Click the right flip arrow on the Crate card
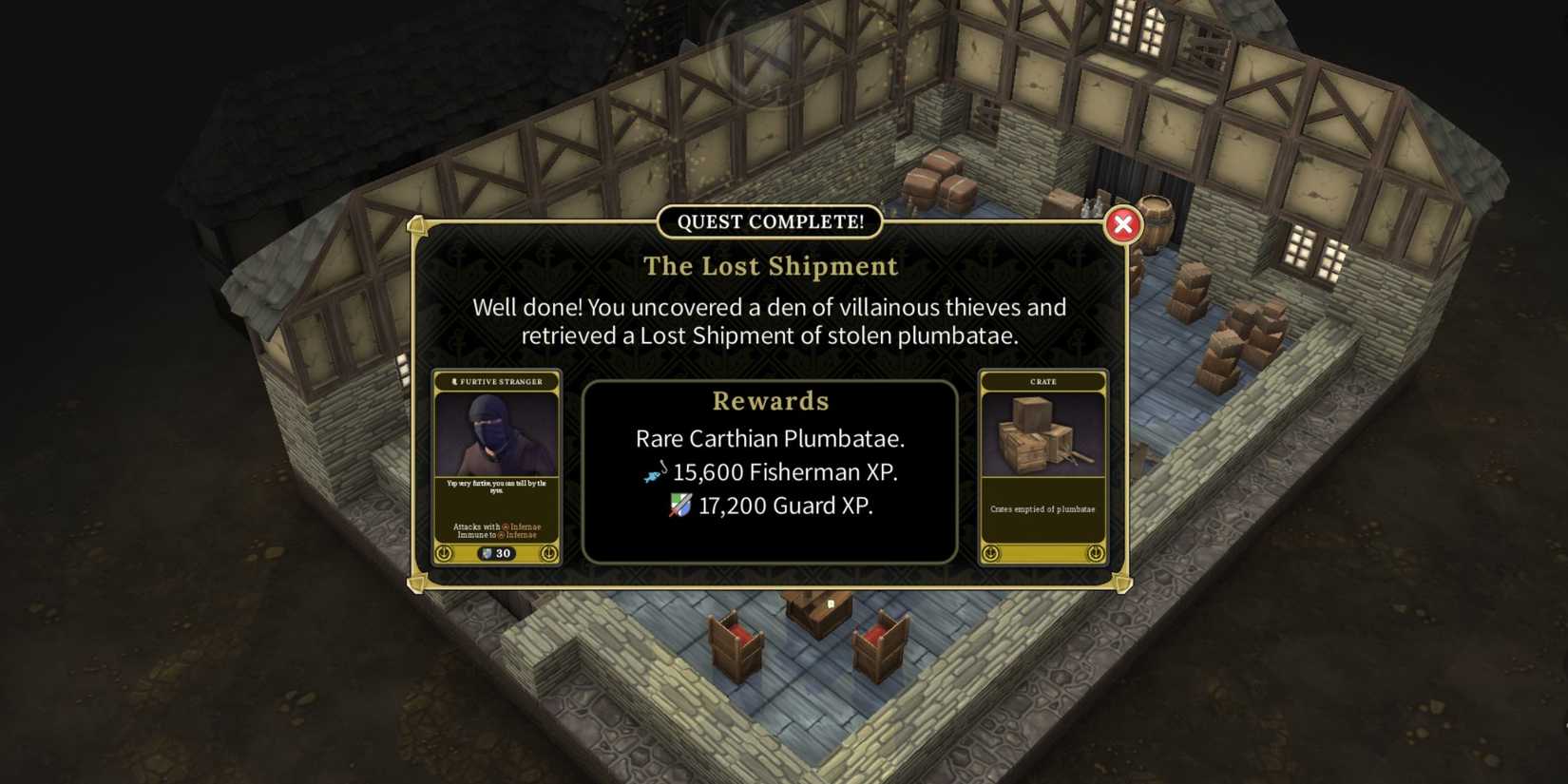 [1095, 554]
